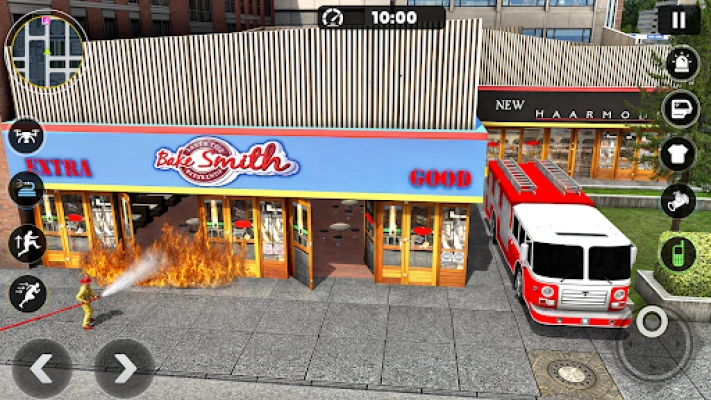Image resolution: width=711 pixels, height=400 pixels.
Task: Open the circular minimap
Action: tap(46, 48)
